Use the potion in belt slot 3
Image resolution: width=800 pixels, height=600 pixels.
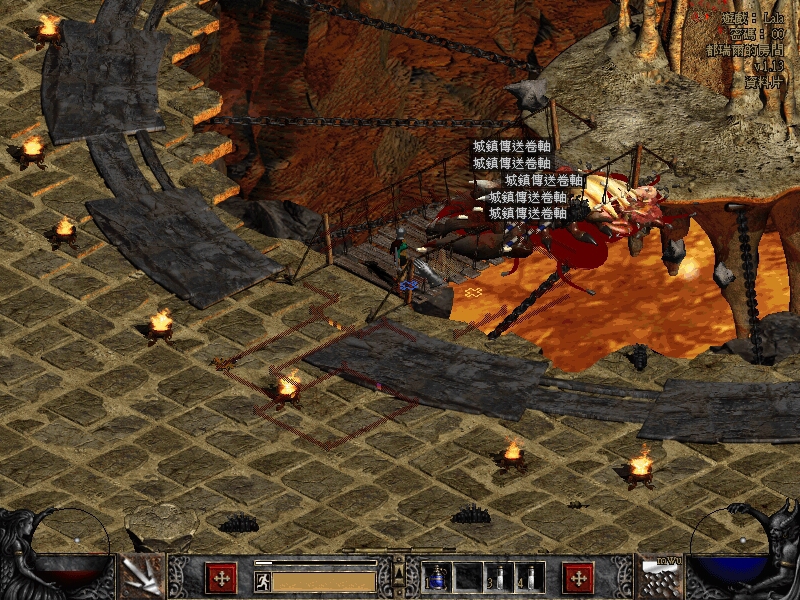(x=500, y=577)
